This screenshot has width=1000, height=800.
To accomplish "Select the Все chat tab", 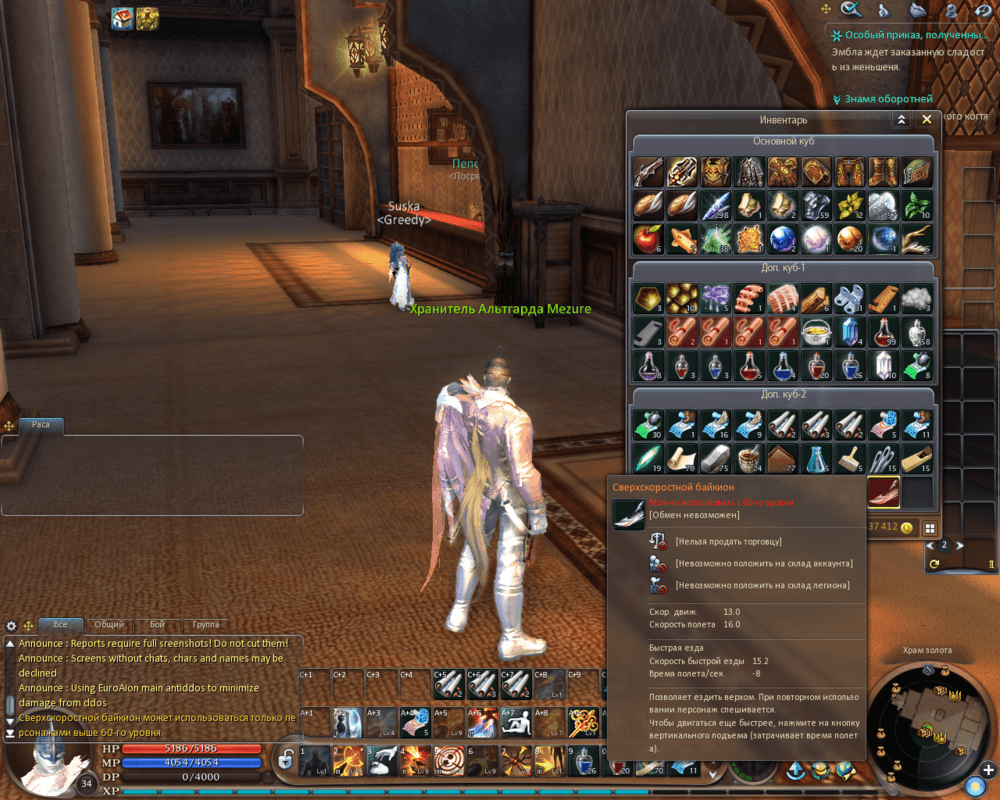I will 61,624.
